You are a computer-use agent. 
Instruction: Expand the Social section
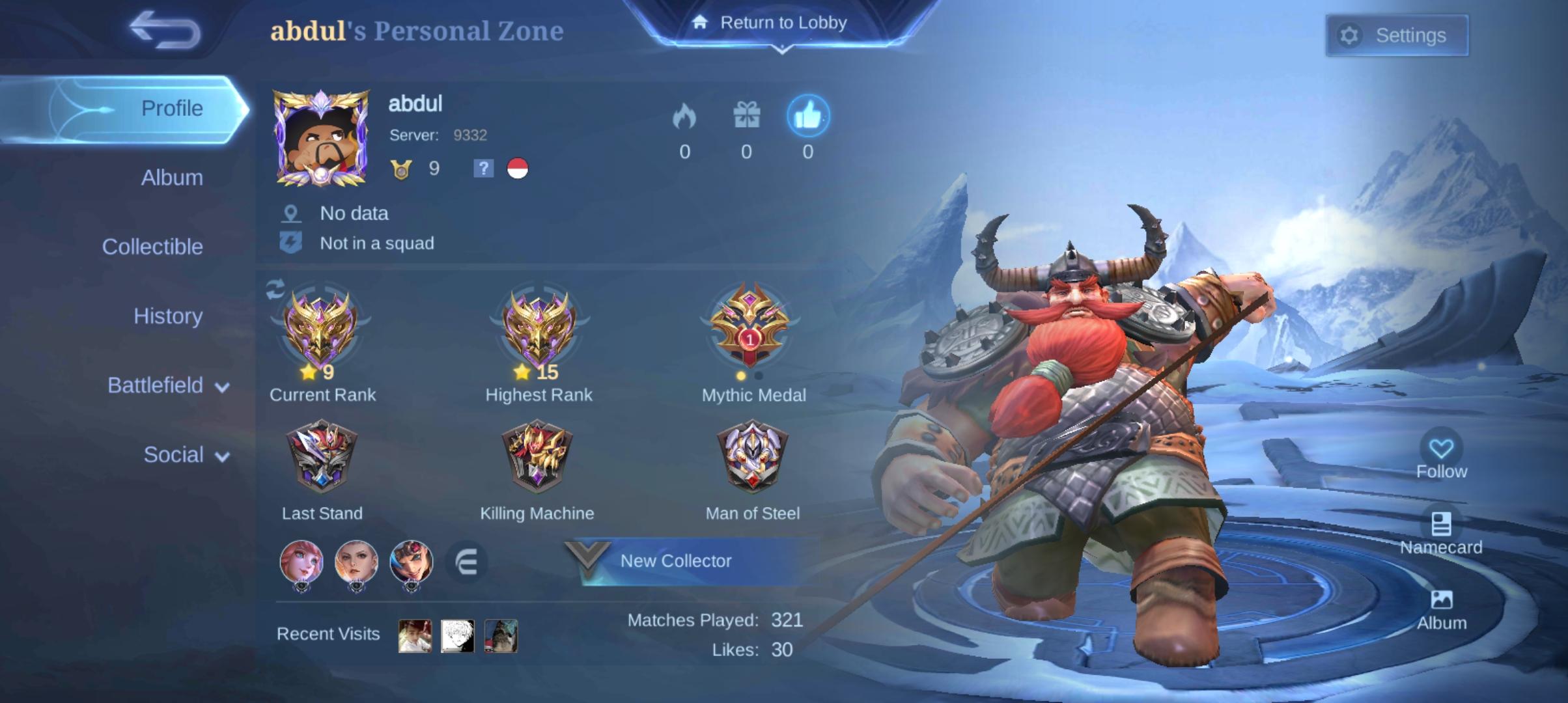184,455
